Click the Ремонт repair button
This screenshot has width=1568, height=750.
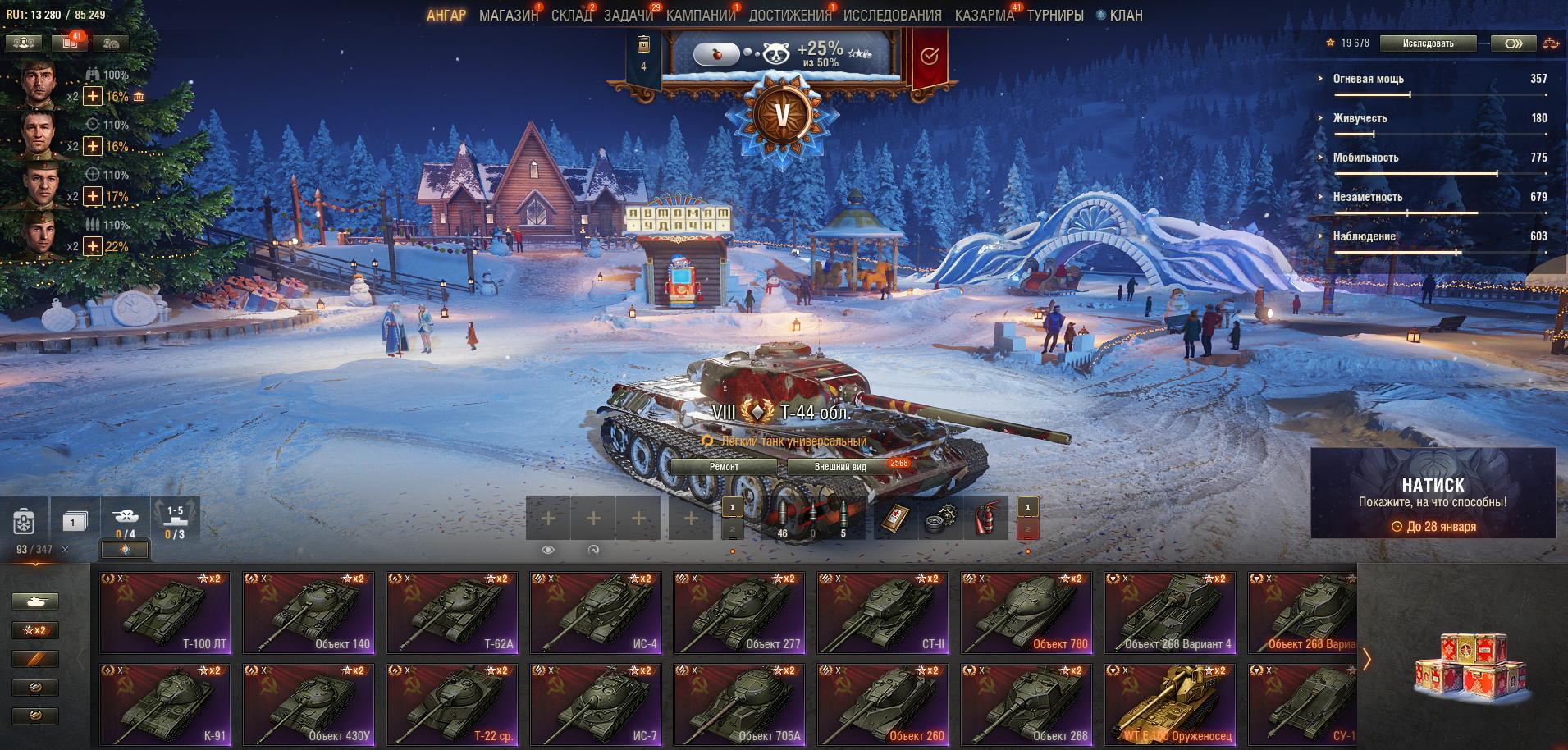tap(724, 467)
